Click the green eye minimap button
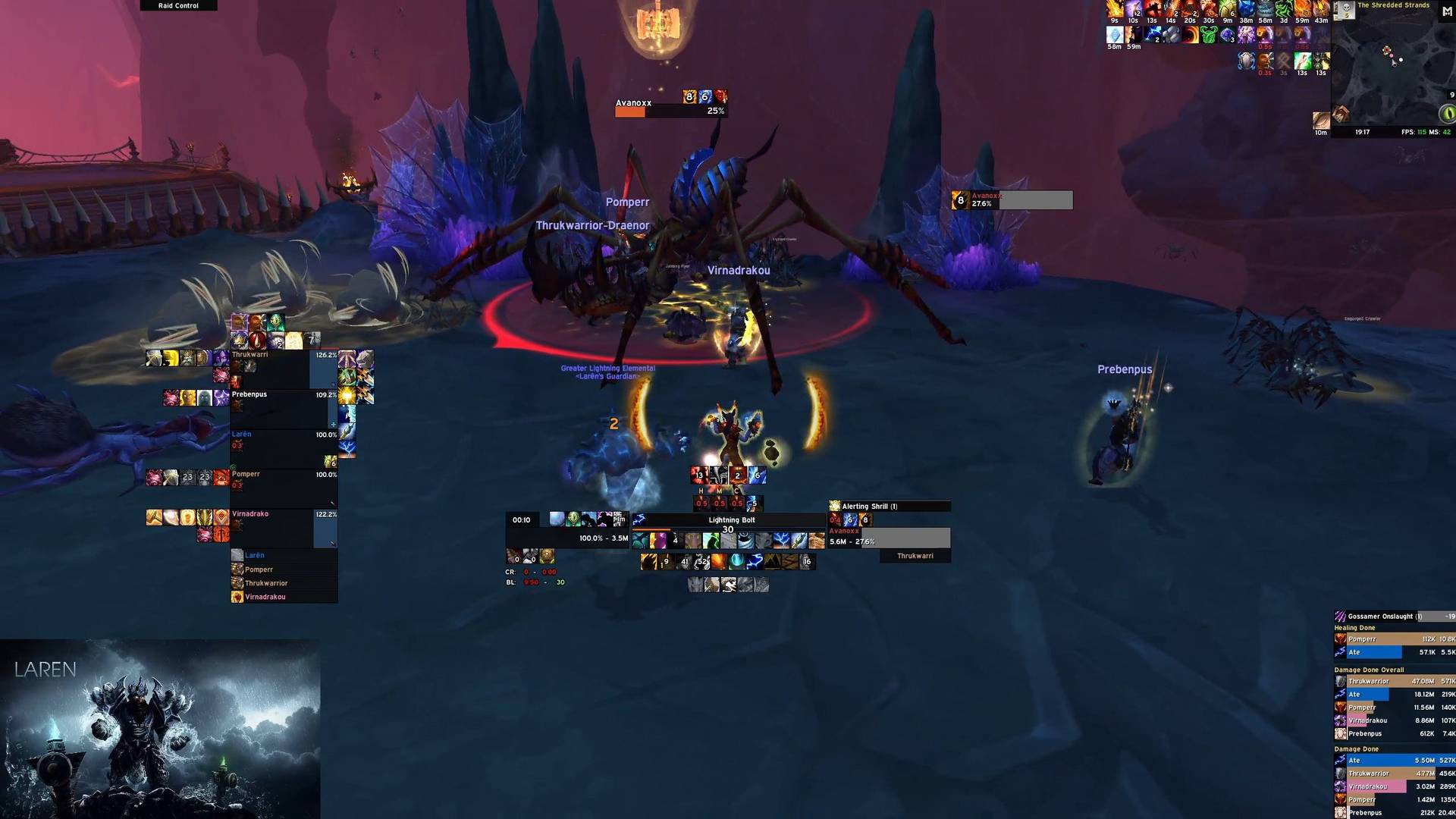This screenshot has height=819, width=1456. [x=1447, y=114]
